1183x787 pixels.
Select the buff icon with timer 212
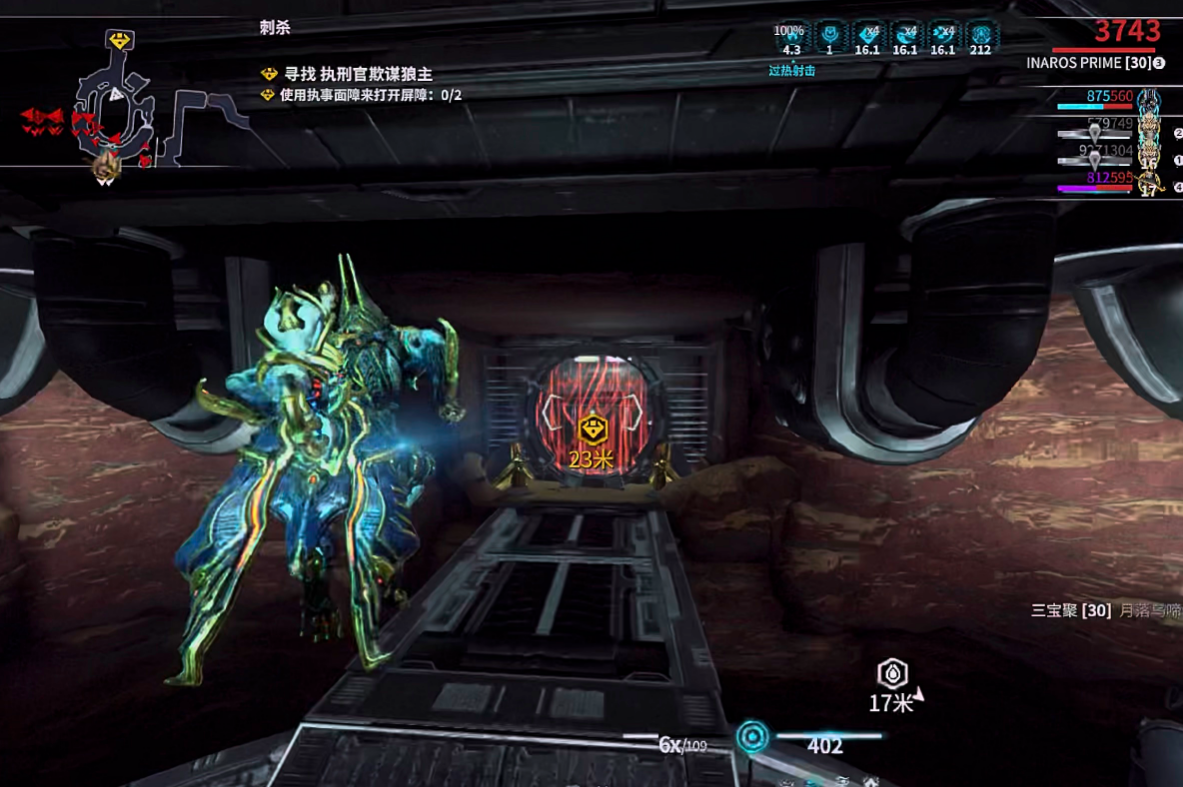tap(980, 36)
